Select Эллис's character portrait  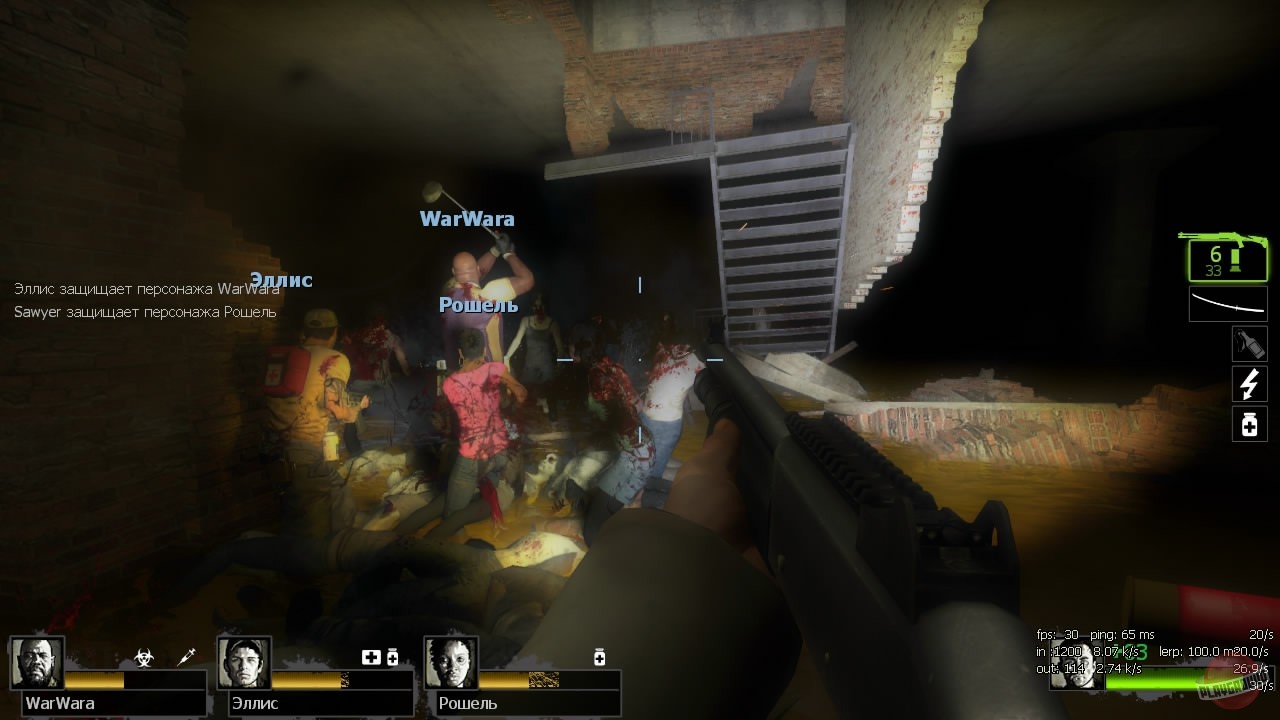click(x=245, y=662)
